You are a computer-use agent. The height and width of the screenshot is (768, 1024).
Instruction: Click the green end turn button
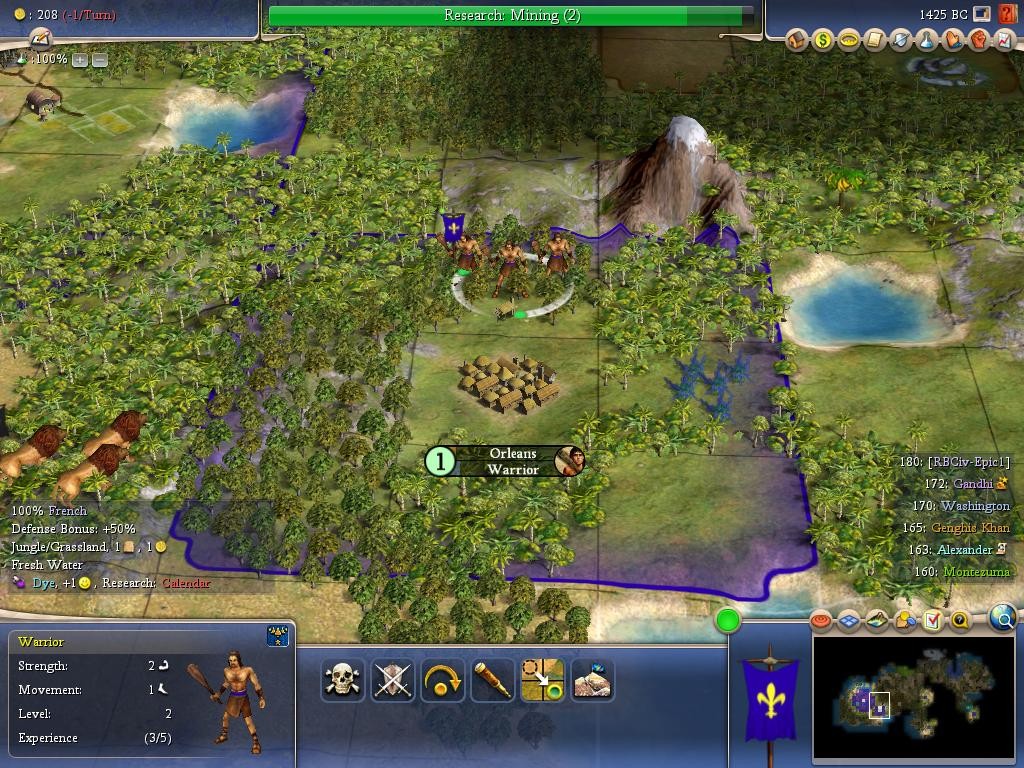pos(728,621)
